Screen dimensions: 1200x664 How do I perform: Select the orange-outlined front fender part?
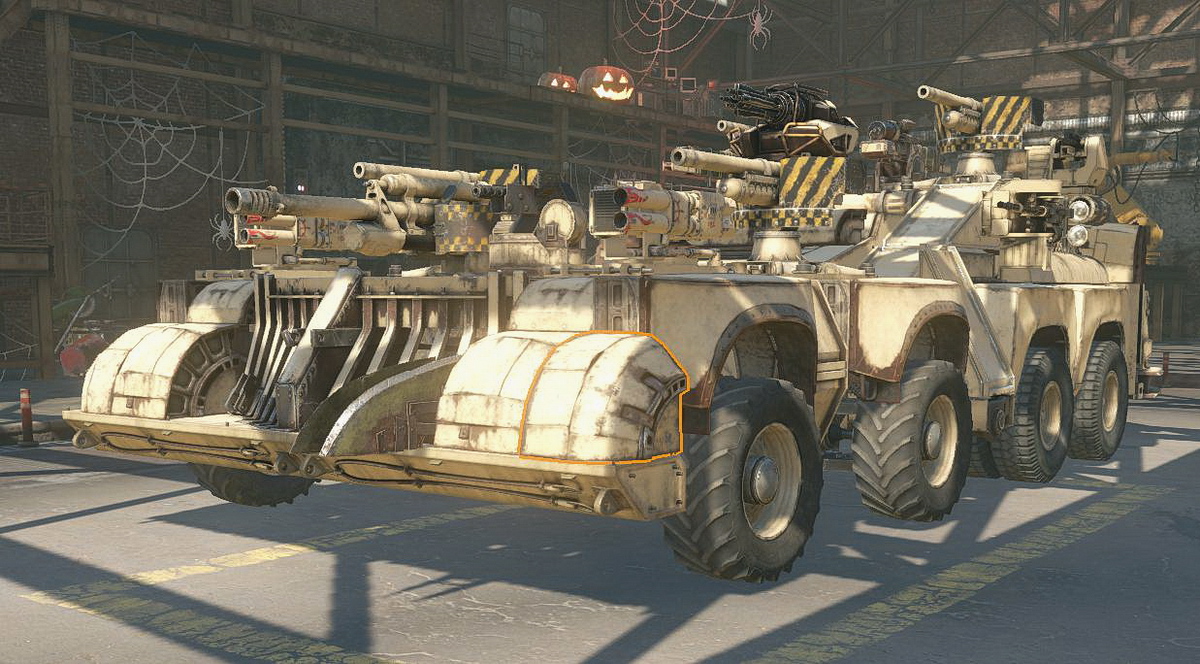600,400
